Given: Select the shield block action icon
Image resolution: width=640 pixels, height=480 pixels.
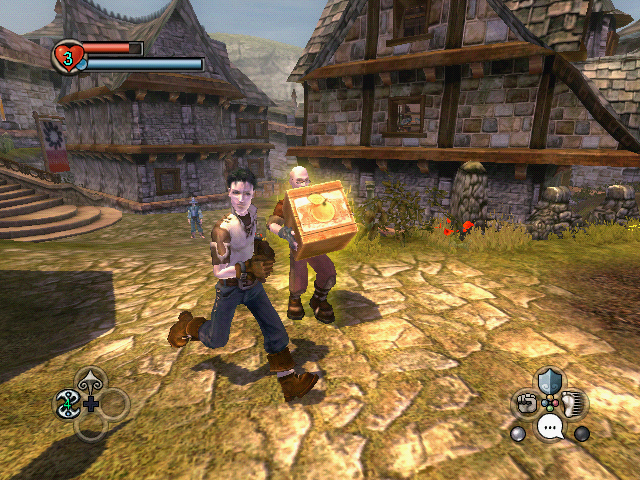Looking at the screenshot, I should click(549, 380).
